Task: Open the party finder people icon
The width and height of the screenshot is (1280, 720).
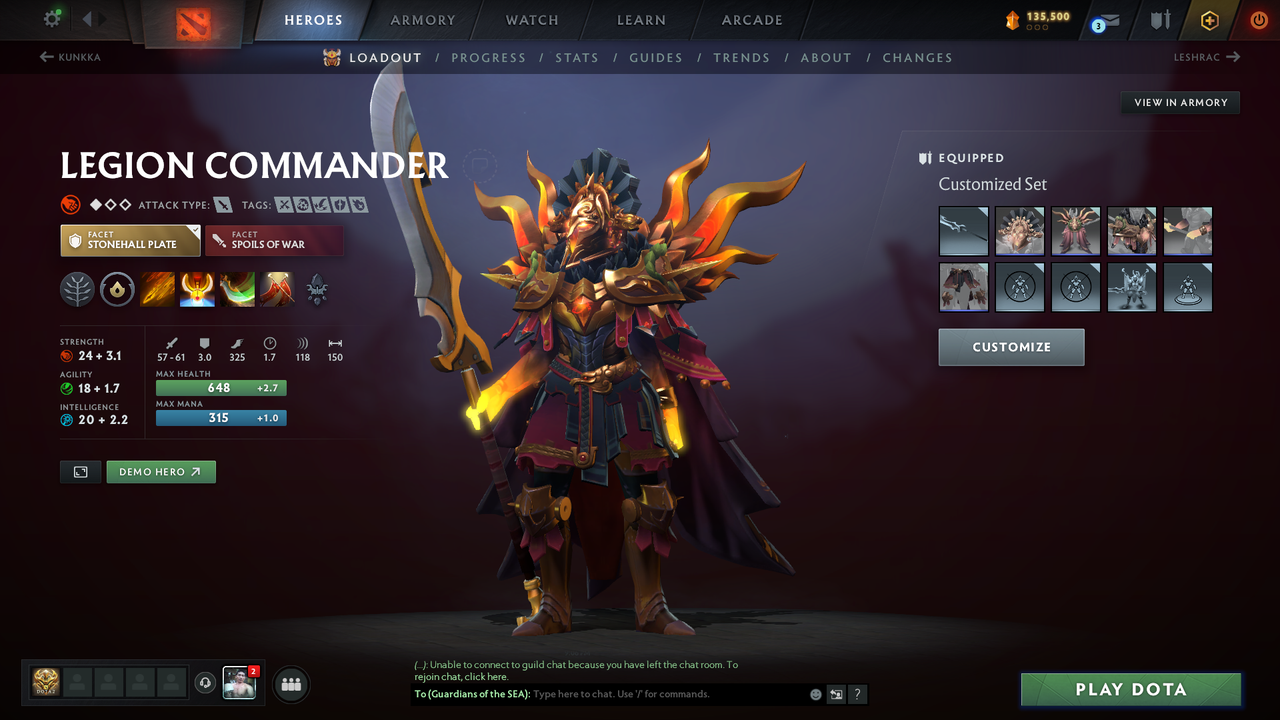Action: 289,684
